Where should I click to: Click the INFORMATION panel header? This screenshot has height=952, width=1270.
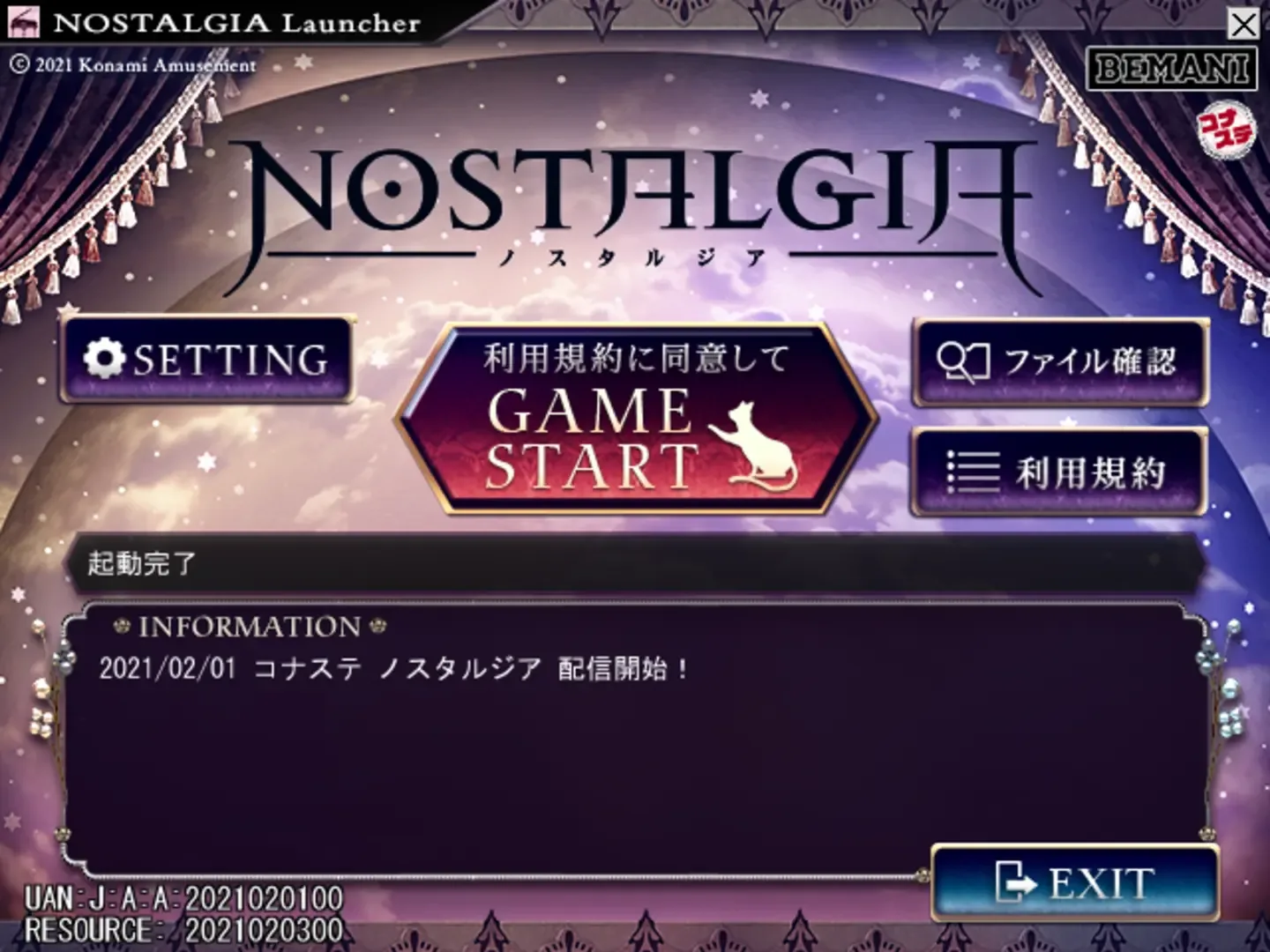click(x=250, y=627)
